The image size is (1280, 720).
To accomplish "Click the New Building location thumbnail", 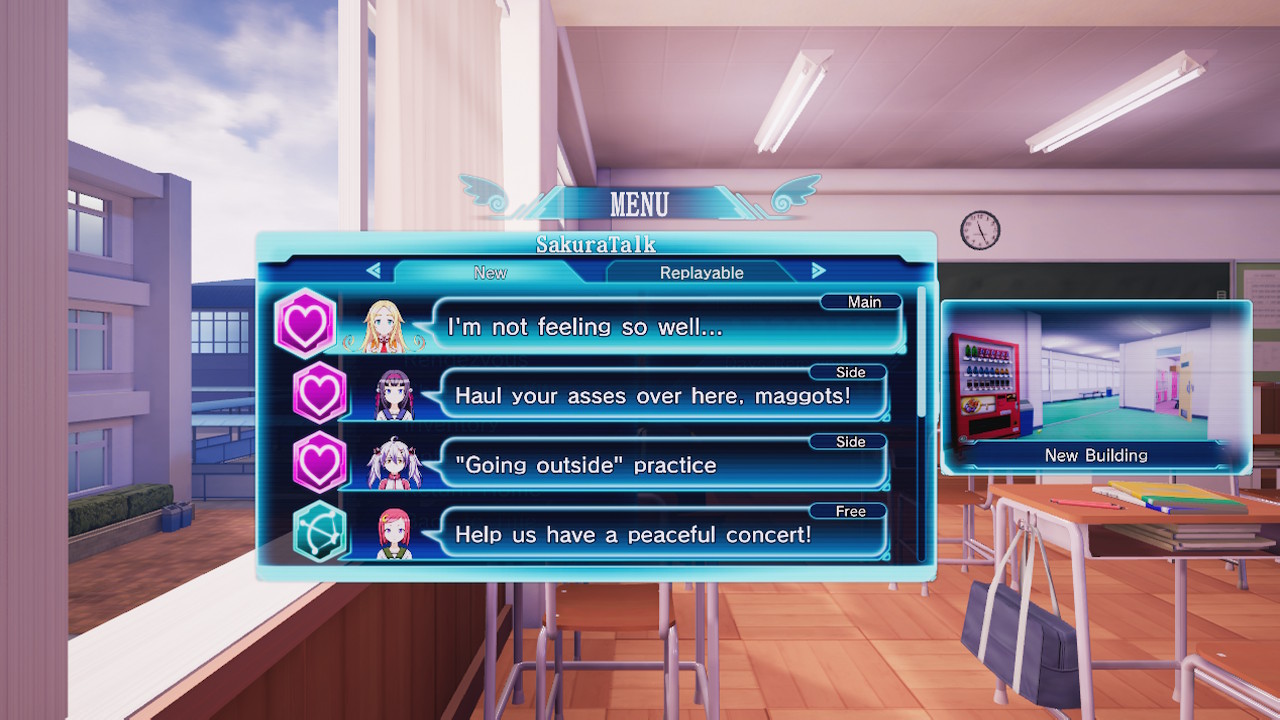I will pos(1096,387).
